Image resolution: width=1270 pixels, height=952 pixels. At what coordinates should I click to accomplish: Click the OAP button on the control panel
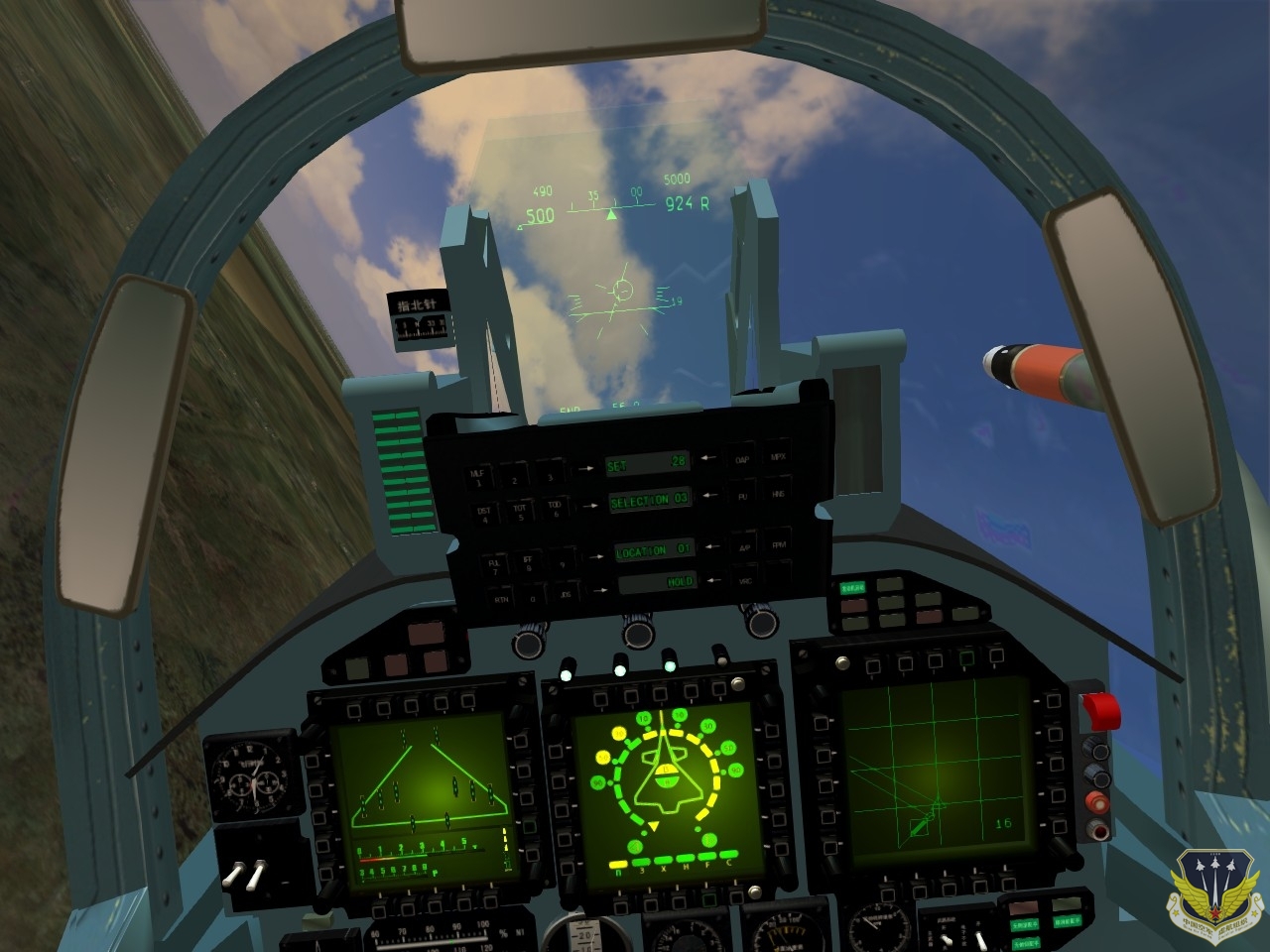coord(742,458)
